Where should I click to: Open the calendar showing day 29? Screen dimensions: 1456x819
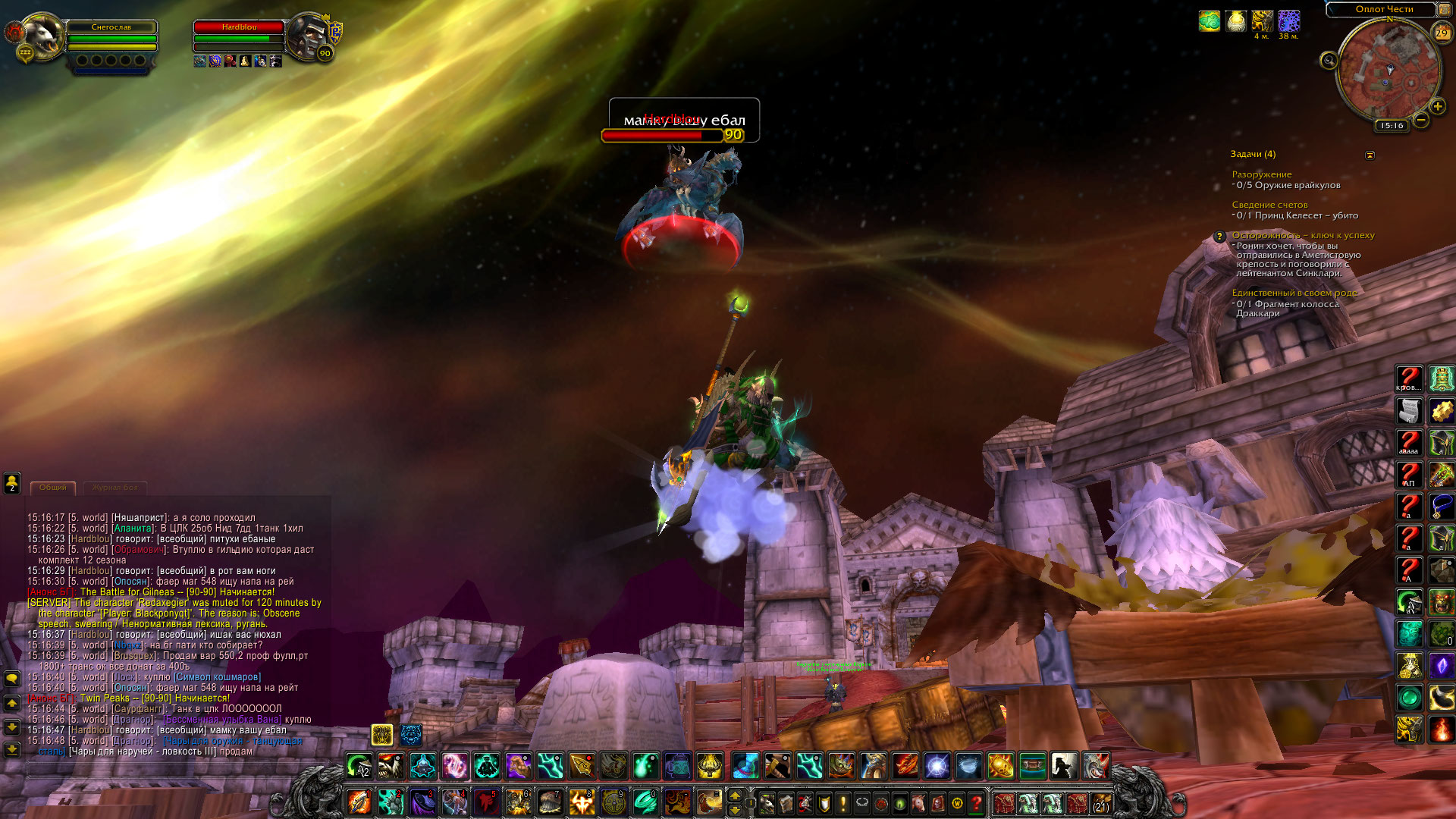[x=1441, y=33]
